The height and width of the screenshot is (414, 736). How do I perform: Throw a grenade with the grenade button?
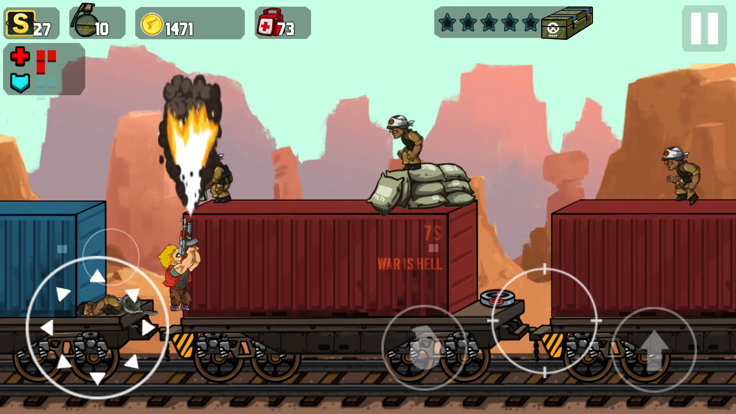(425, 347)
